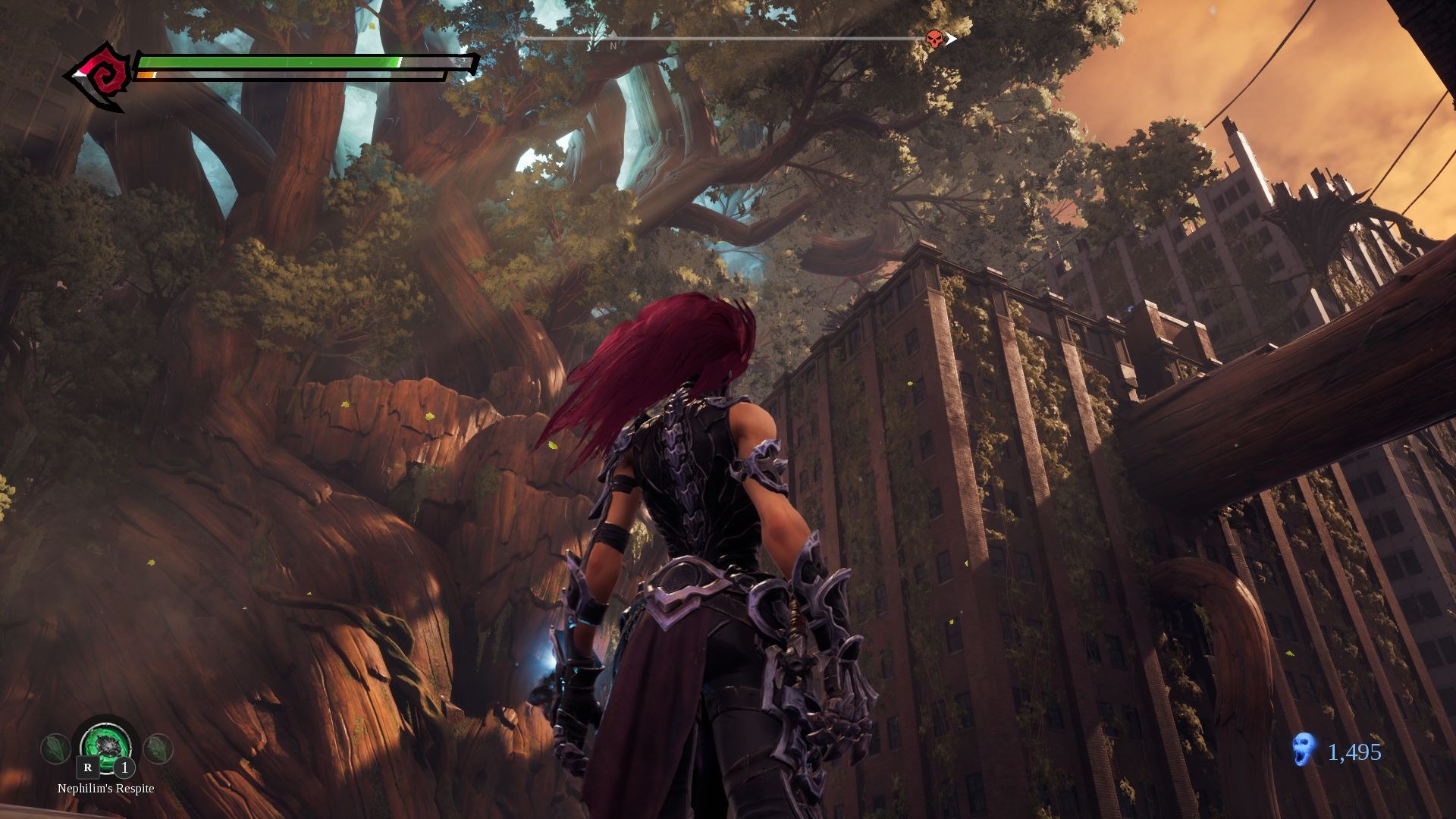The height and width of the screenshot is (819, 1456).
Task: Click the red spiral emblem beside the health bar
Action: click(x=104, y=76)
